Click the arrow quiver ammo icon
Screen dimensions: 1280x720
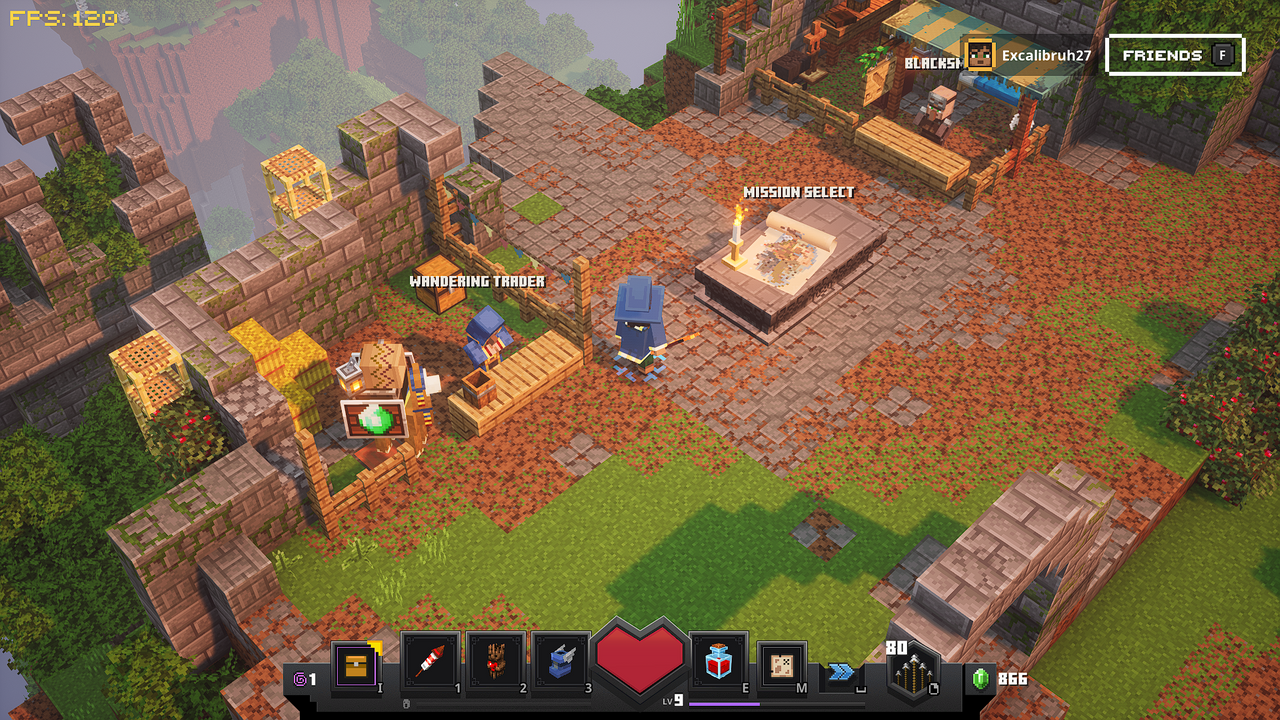point(912,673)
